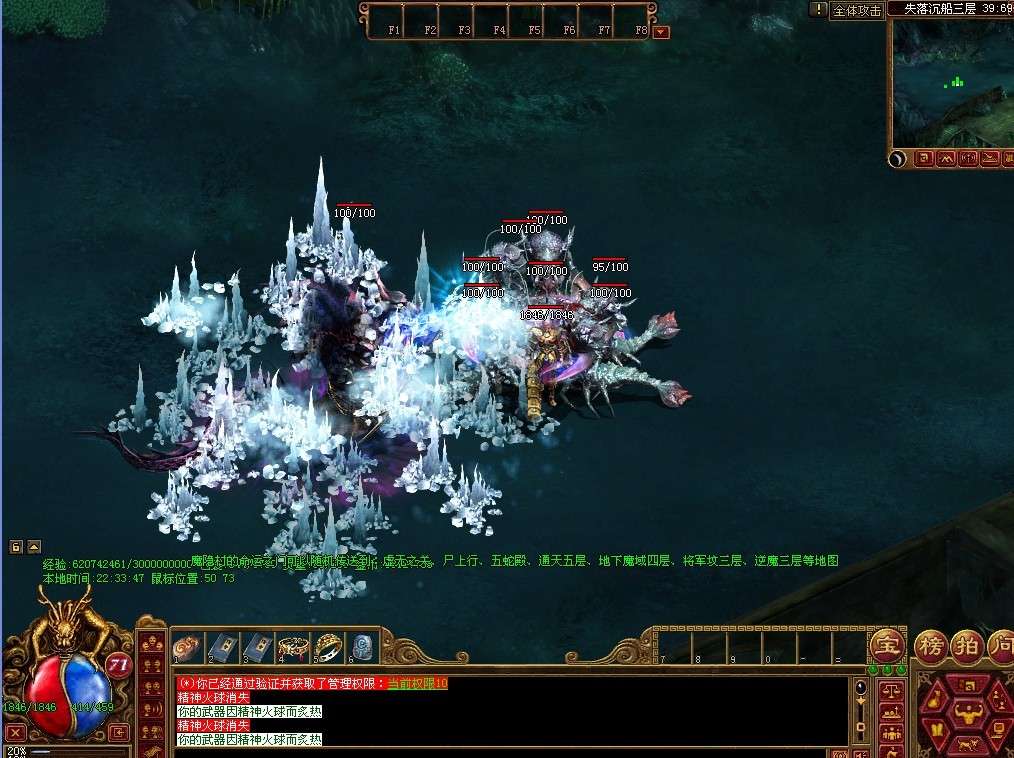
Task: Open the 宝 treasure shop button
Action: [886, 644]
